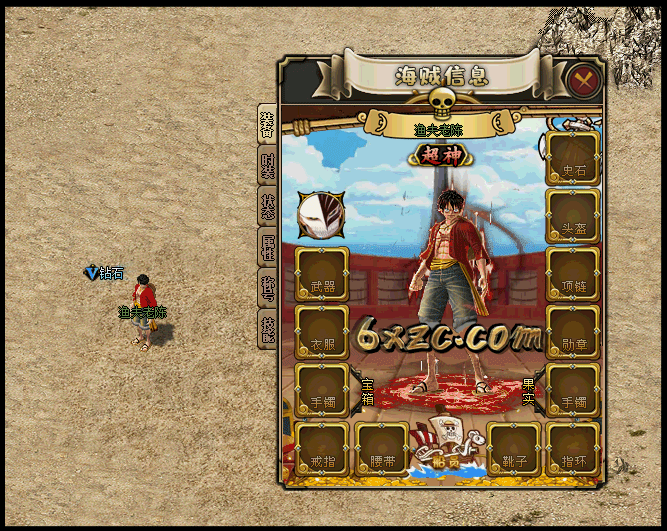Switch to the 装备 tab
The image size is (667, 531).
point(267,125)
